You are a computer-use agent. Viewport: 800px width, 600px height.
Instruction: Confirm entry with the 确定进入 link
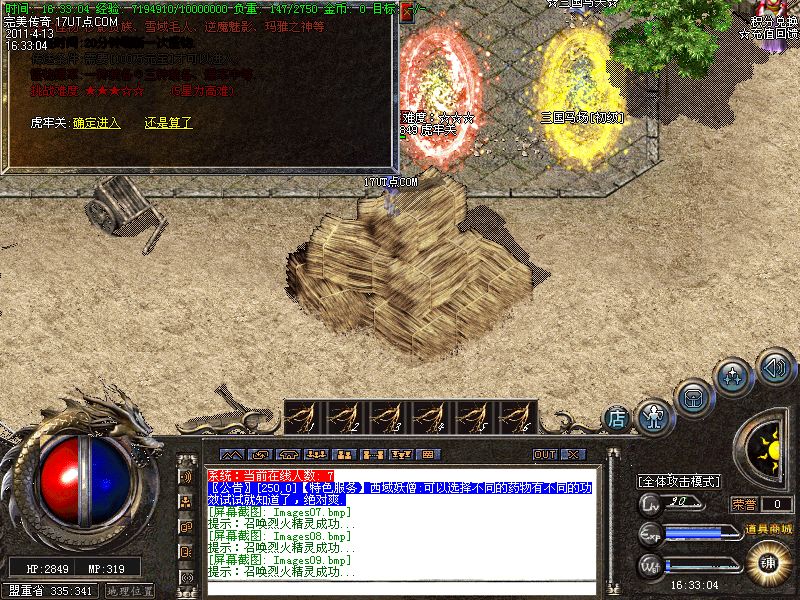point(96,123)
